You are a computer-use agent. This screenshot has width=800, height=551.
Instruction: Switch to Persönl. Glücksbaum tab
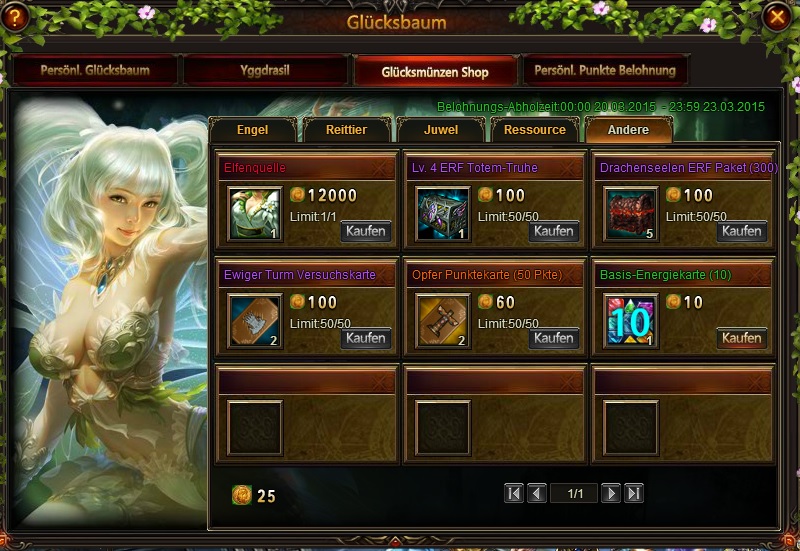coord(95,71)
